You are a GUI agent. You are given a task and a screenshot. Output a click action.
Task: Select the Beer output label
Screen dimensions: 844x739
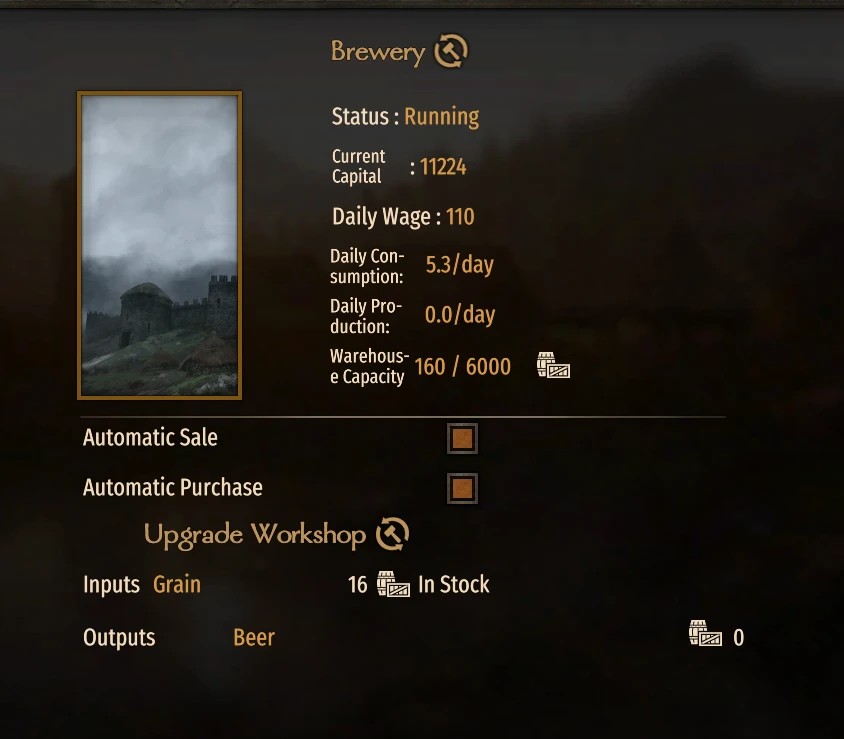[x=254, y=638]
